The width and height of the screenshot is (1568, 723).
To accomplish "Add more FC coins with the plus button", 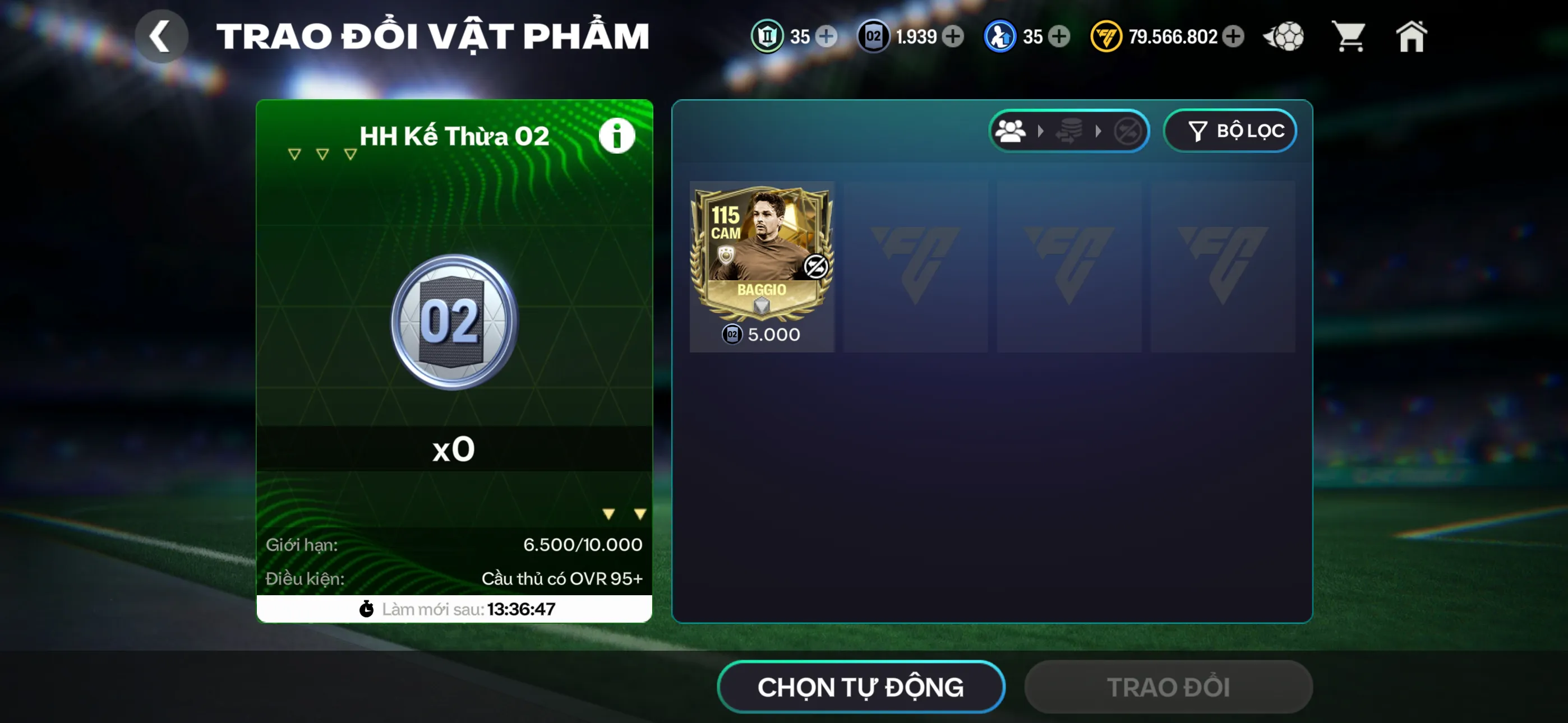I will (1233, 36).
